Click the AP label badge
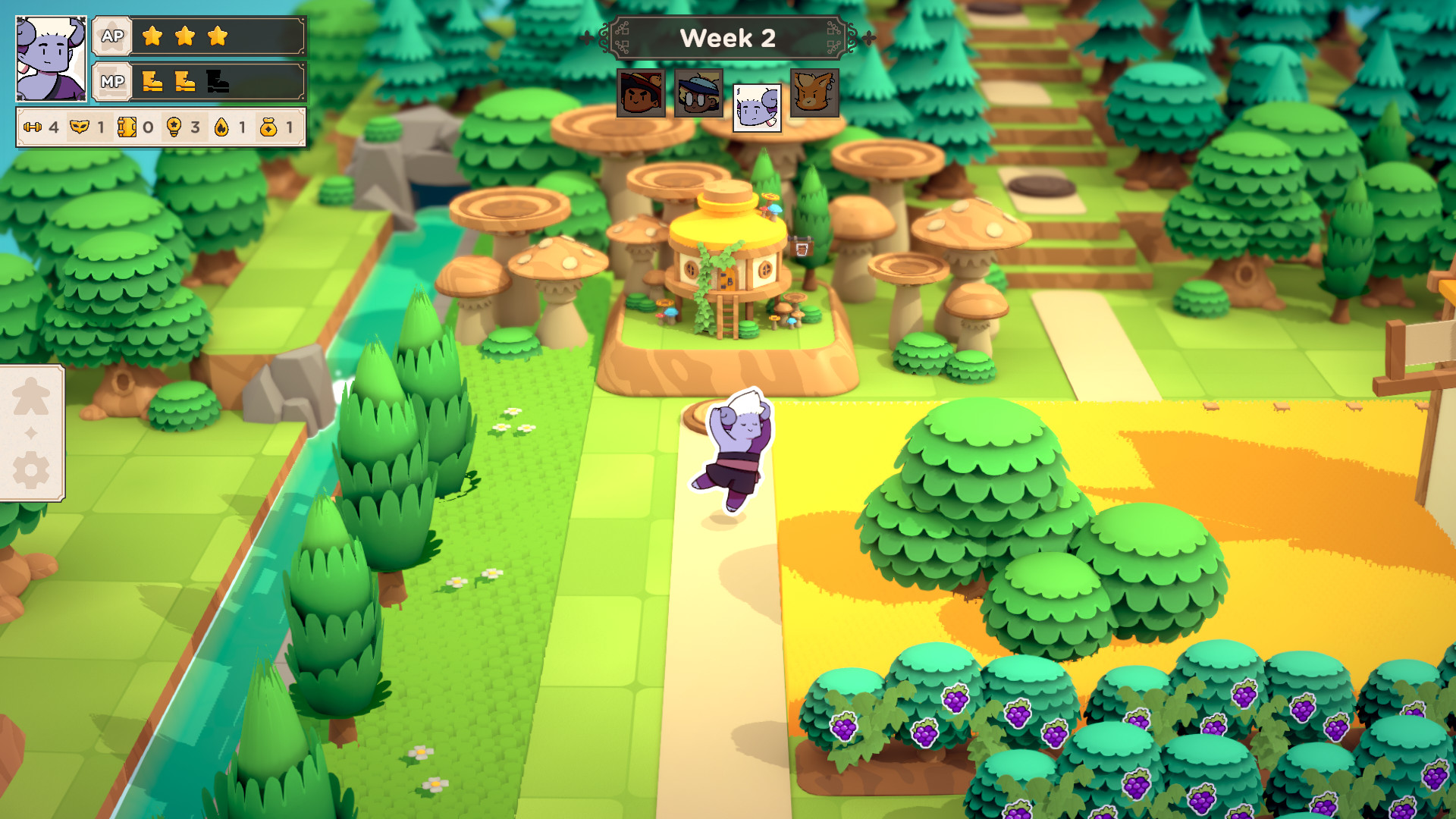1456x819 pixels. 111,35
